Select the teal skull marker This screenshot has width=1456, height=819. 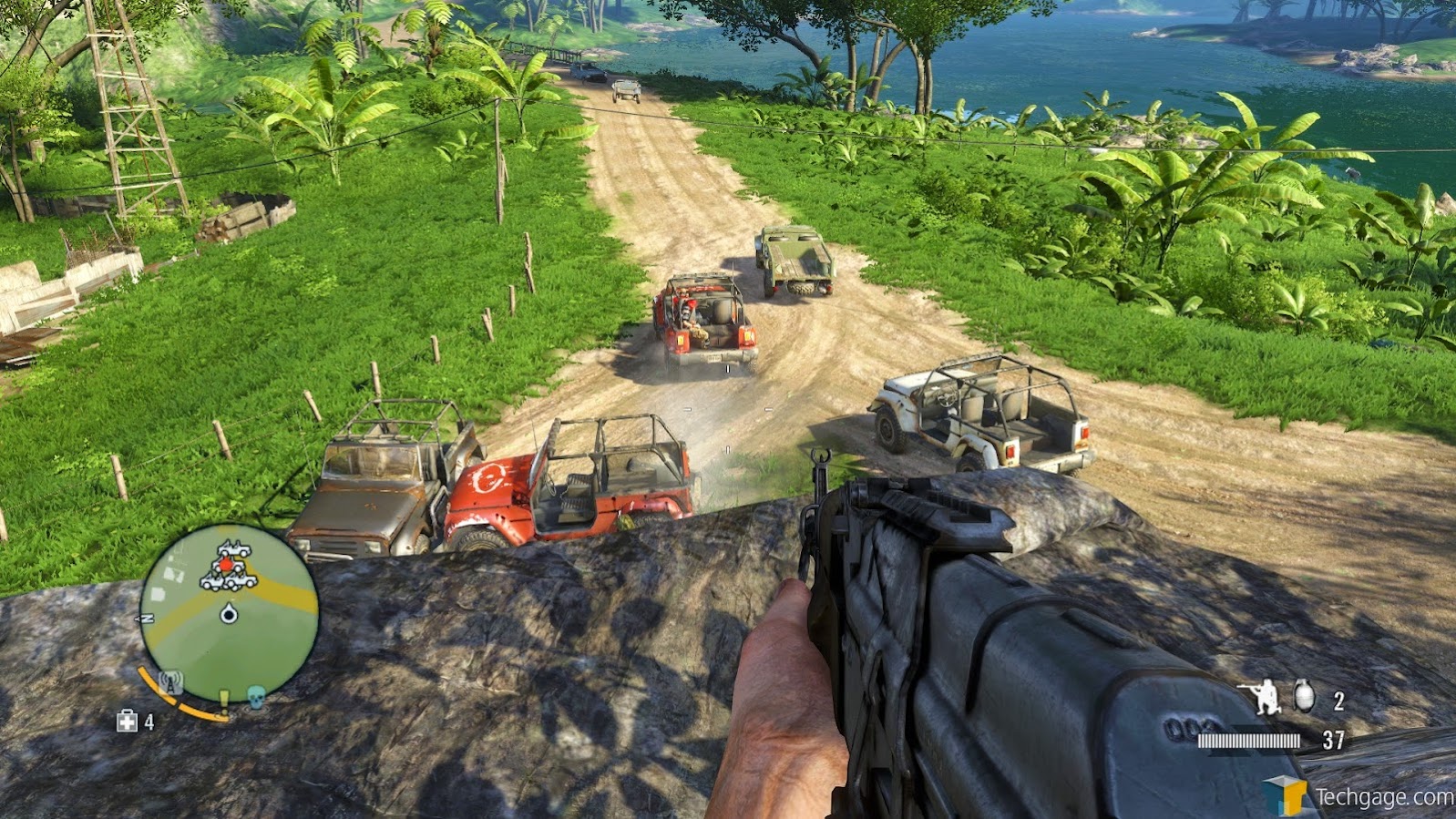click(x=256, y=697)
